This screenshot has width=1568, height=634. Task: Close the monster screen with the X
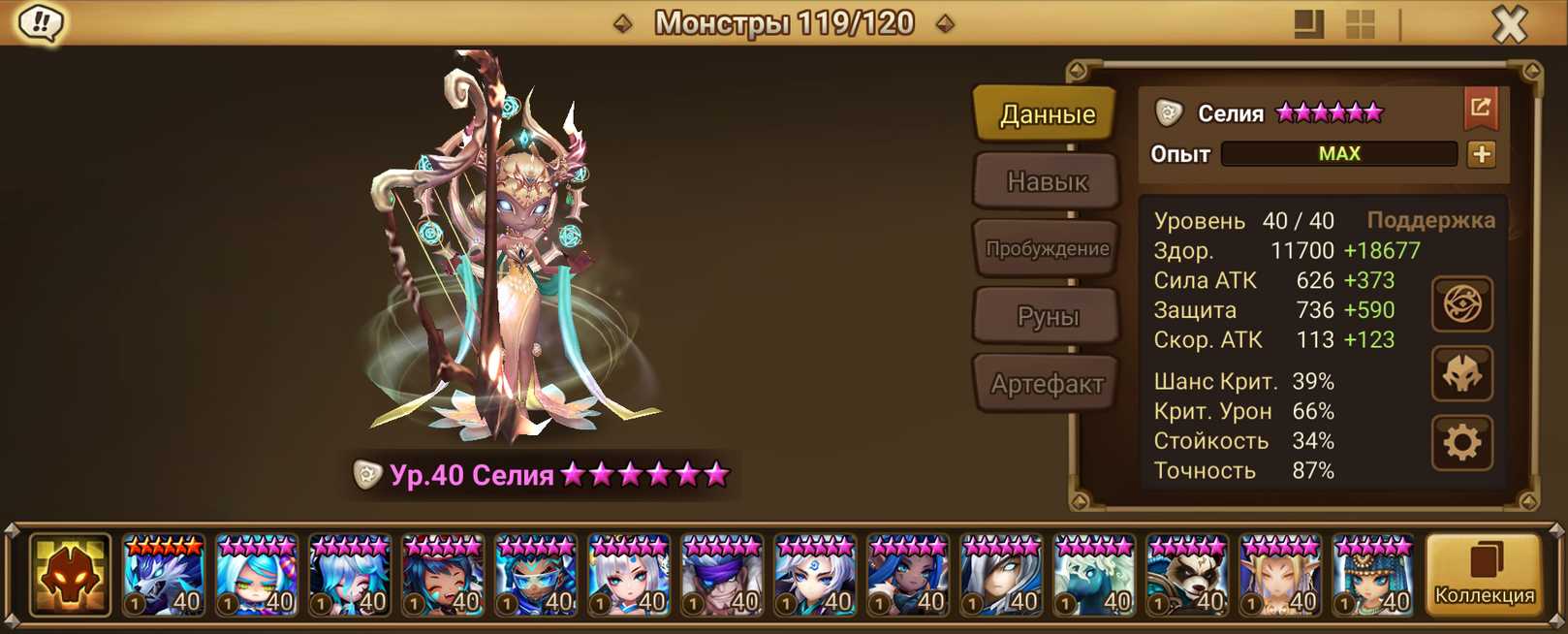(x=1509, y=24)
